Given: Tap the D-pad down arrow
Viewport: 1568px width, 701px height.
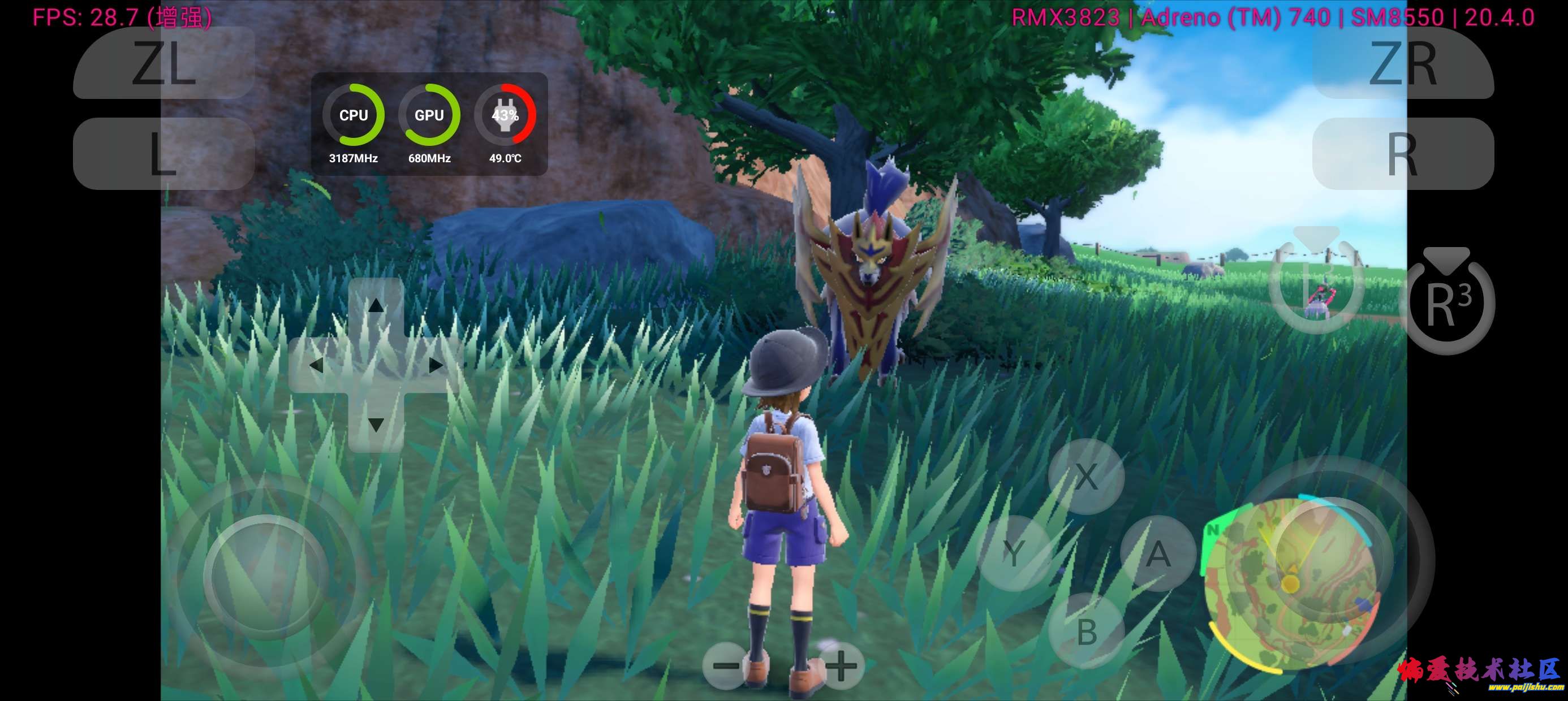Looking at the screenshot, I should click(376, 424).
